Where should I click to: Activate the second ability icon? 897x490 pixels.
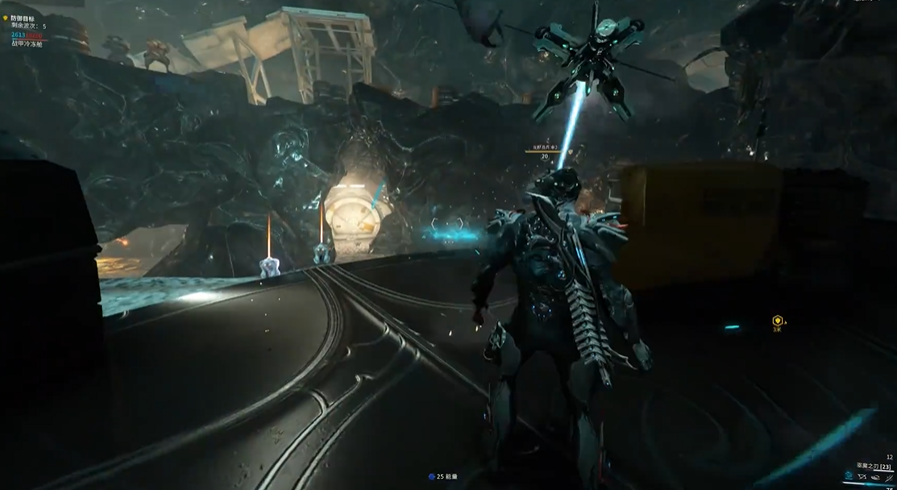(x=862, y=477)
